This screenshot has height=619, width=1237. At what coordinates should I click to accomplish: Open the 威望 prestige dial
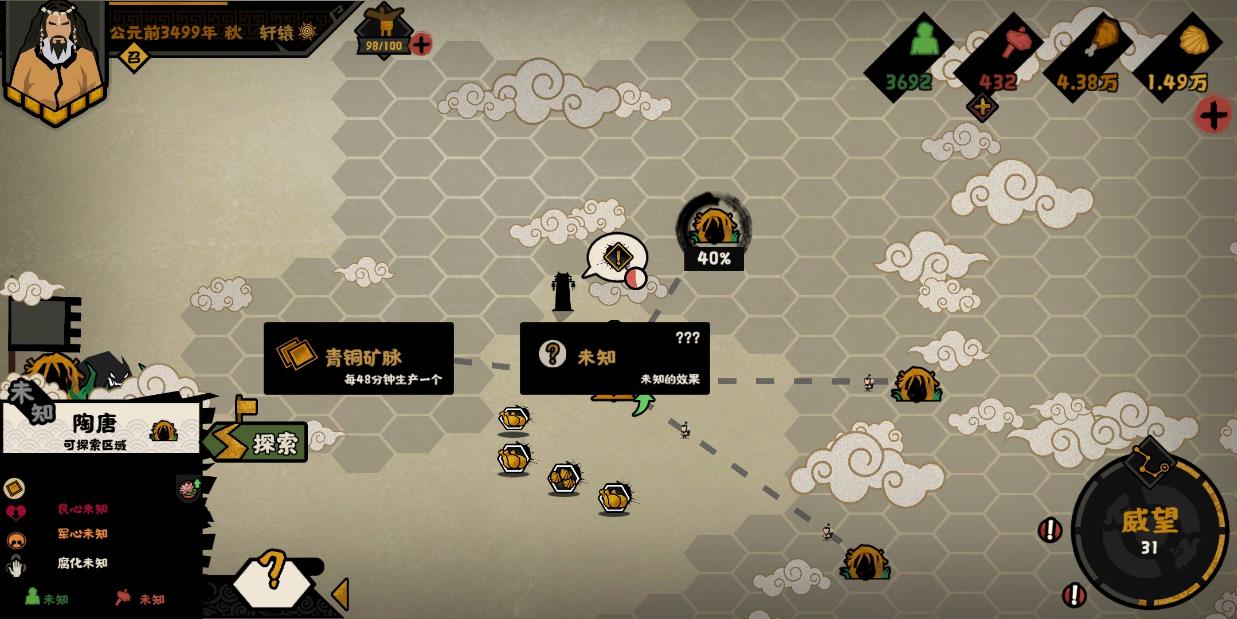click(x=1149, y=531)
